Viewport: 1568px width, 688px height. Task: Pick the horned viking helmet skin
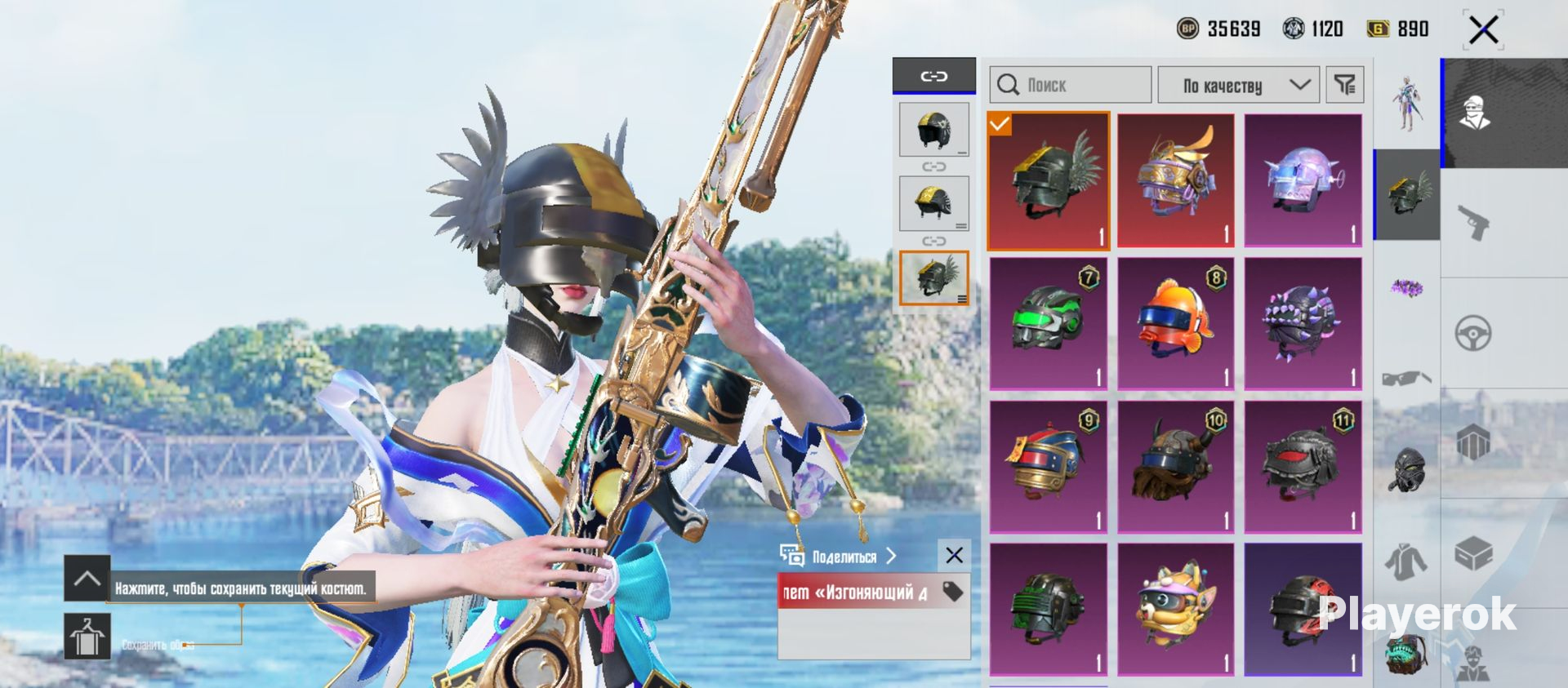click(1175, 467)
